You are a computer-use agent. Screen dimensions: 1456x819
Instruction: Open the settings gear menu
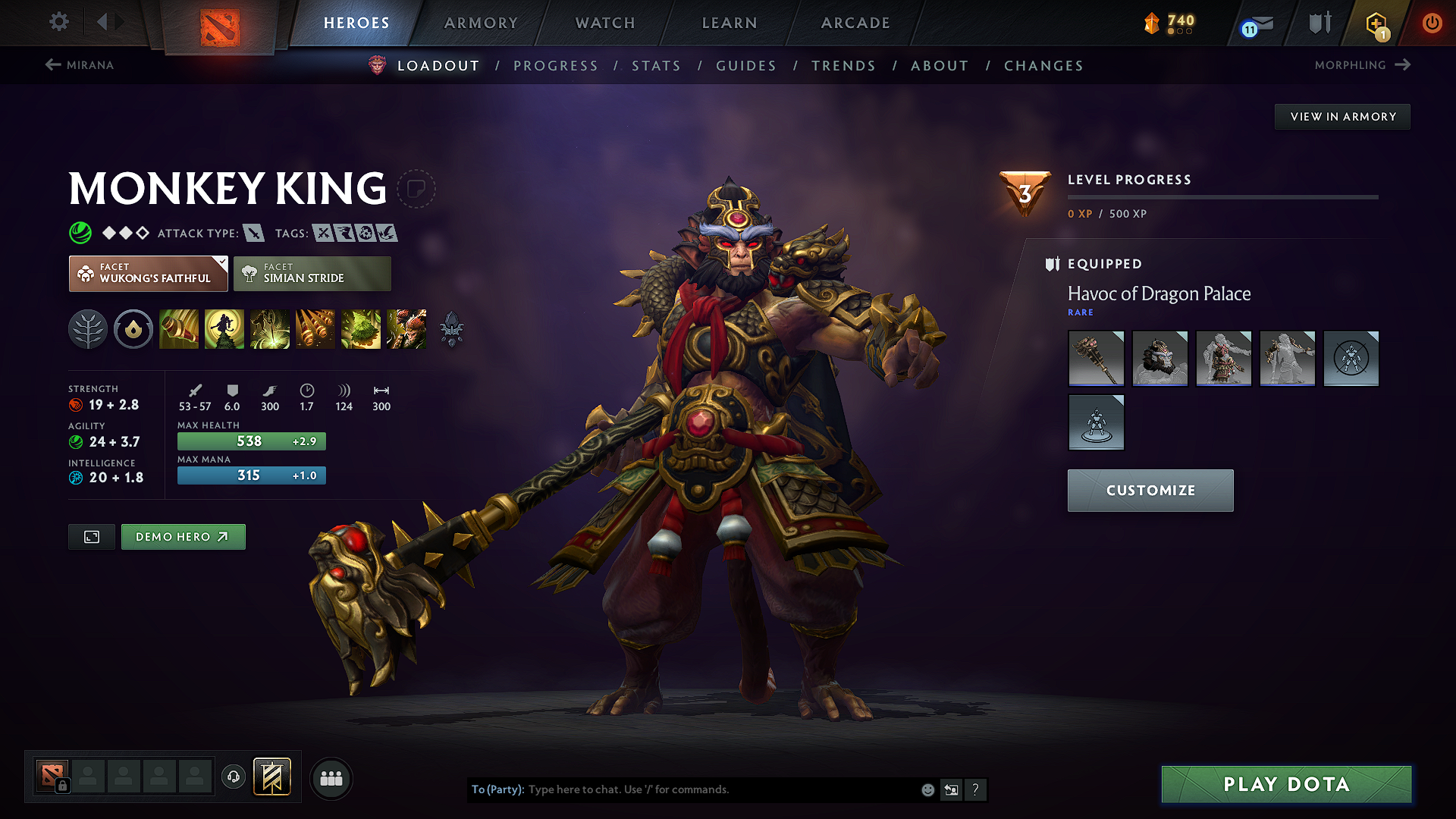click(59, 22)
